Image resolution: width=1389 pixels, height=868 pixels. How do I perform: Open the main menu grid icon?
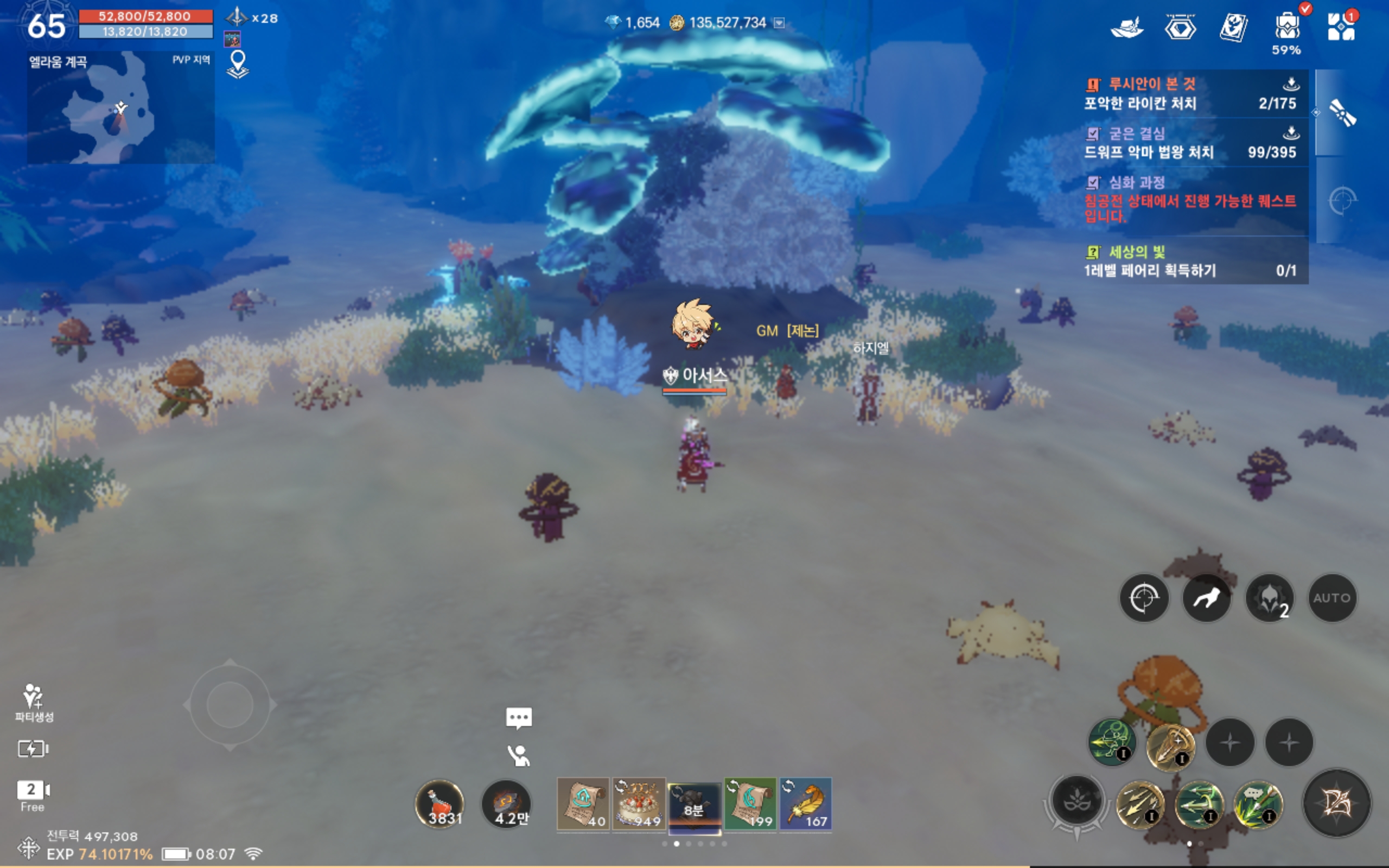pos(1341,27)
